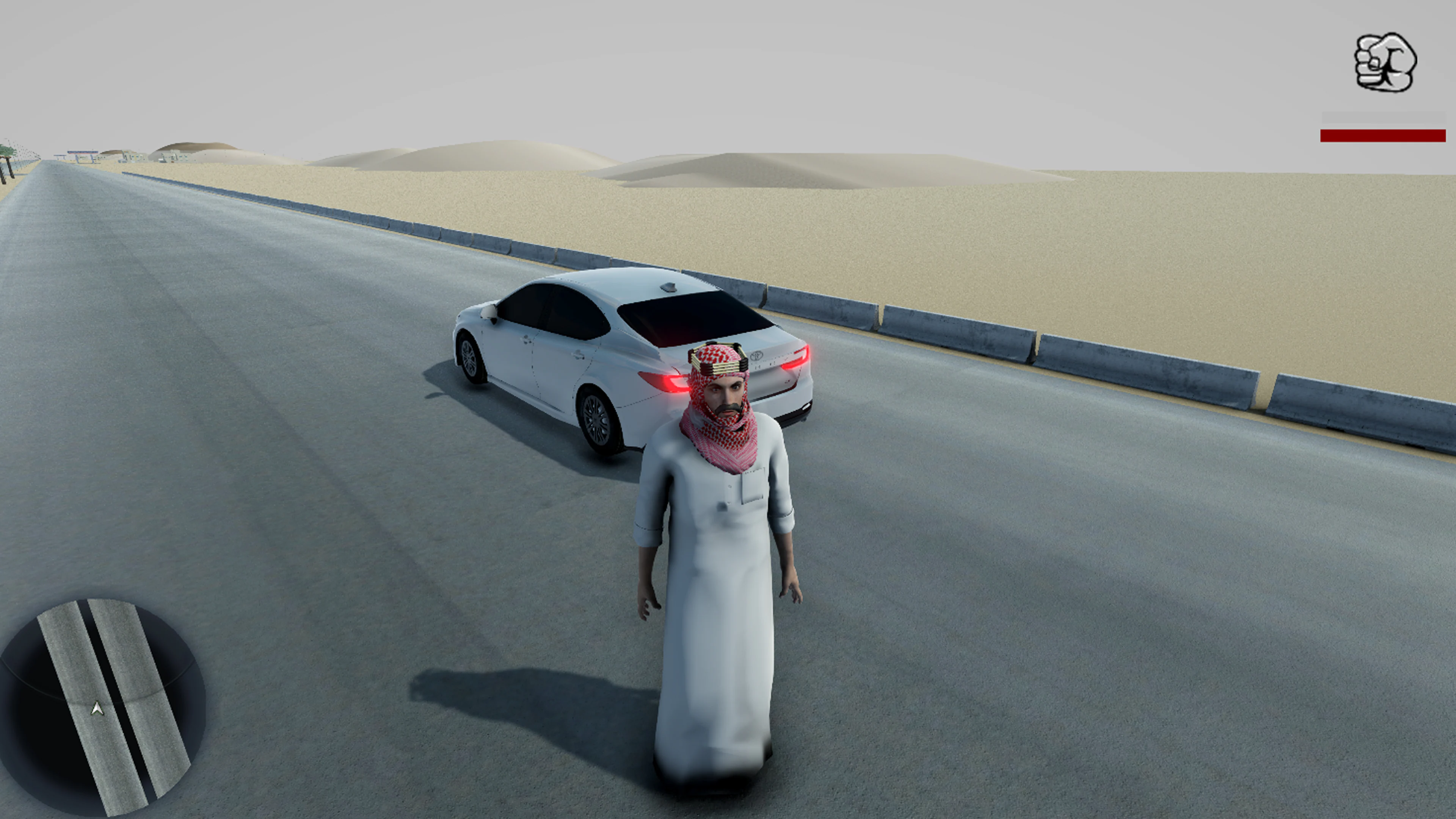Screen dimensions: 1456x819
Task: Click the punch attack icon top right
Action: 1387,64
